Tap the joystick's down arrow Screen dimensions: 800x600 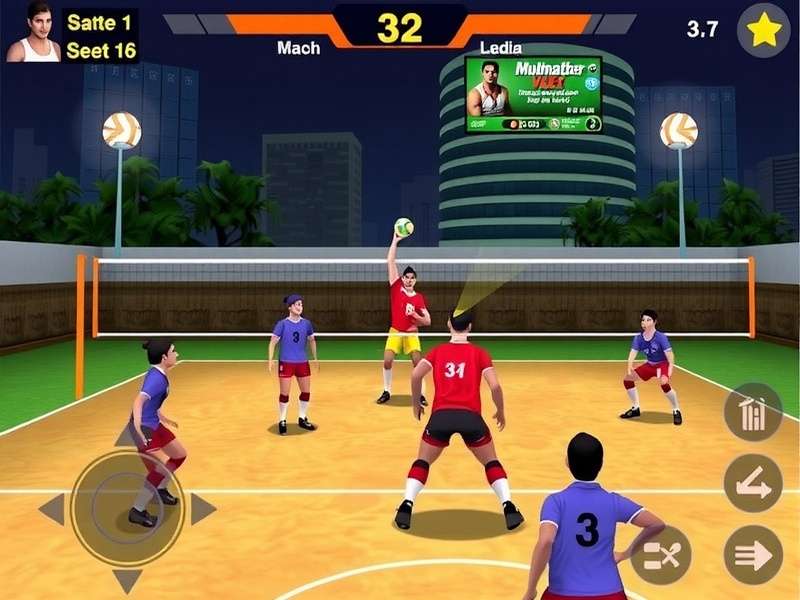127,581
